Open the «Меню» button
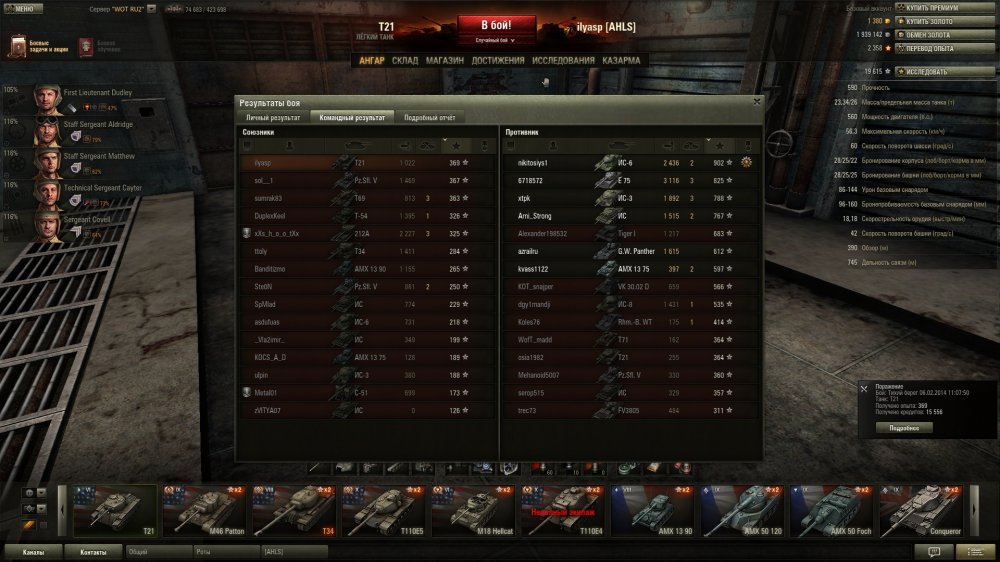Screen dimensions: 1000x562 [20, 7]
